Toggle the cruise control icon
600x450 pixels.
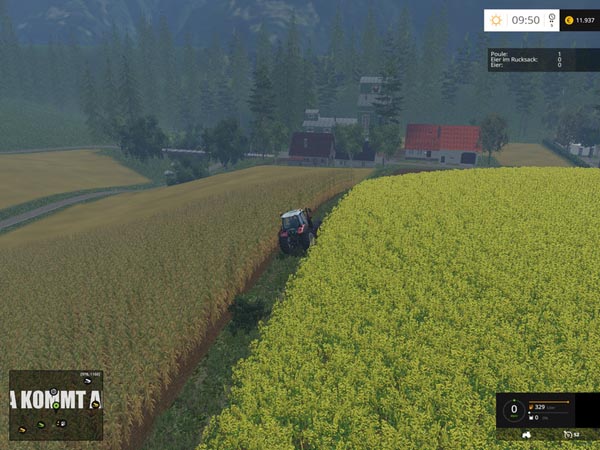pyautogui.click(x=567, y=434)
